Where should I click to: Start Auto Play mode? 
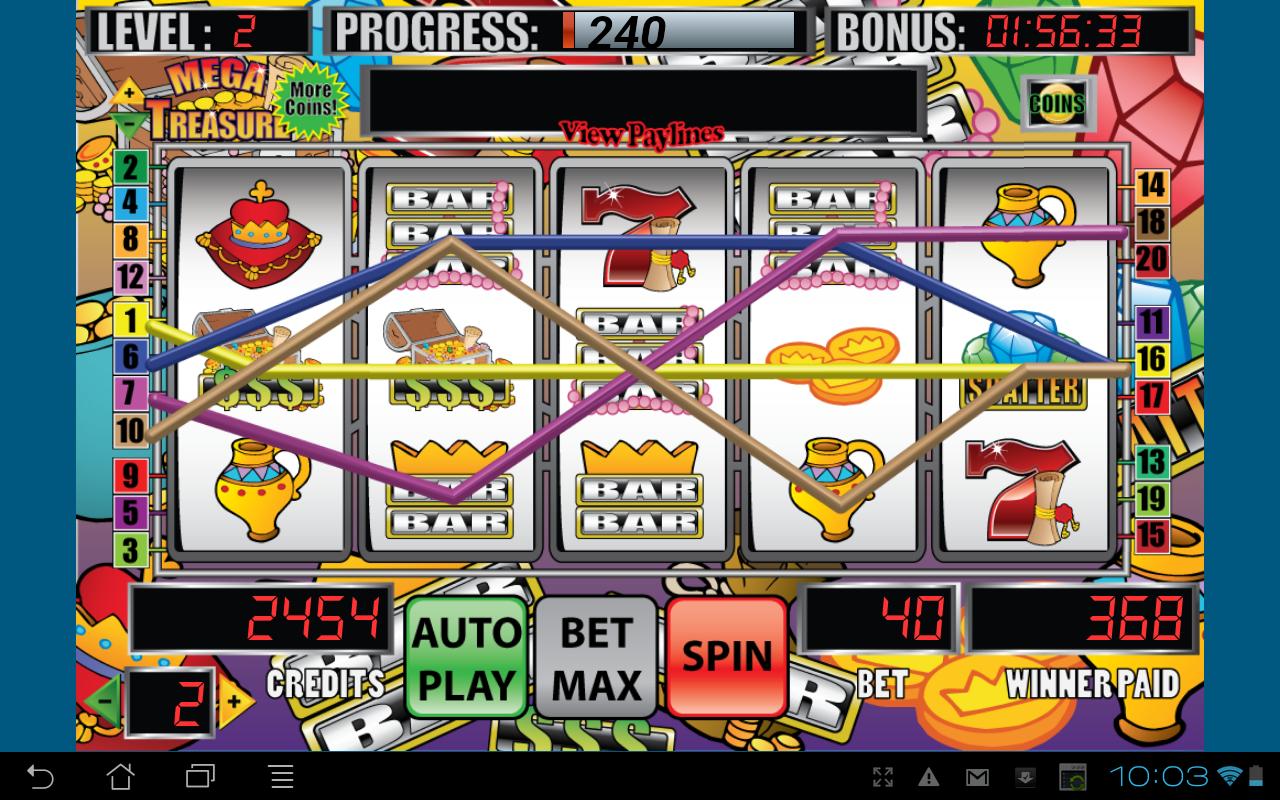coord(467,657)
